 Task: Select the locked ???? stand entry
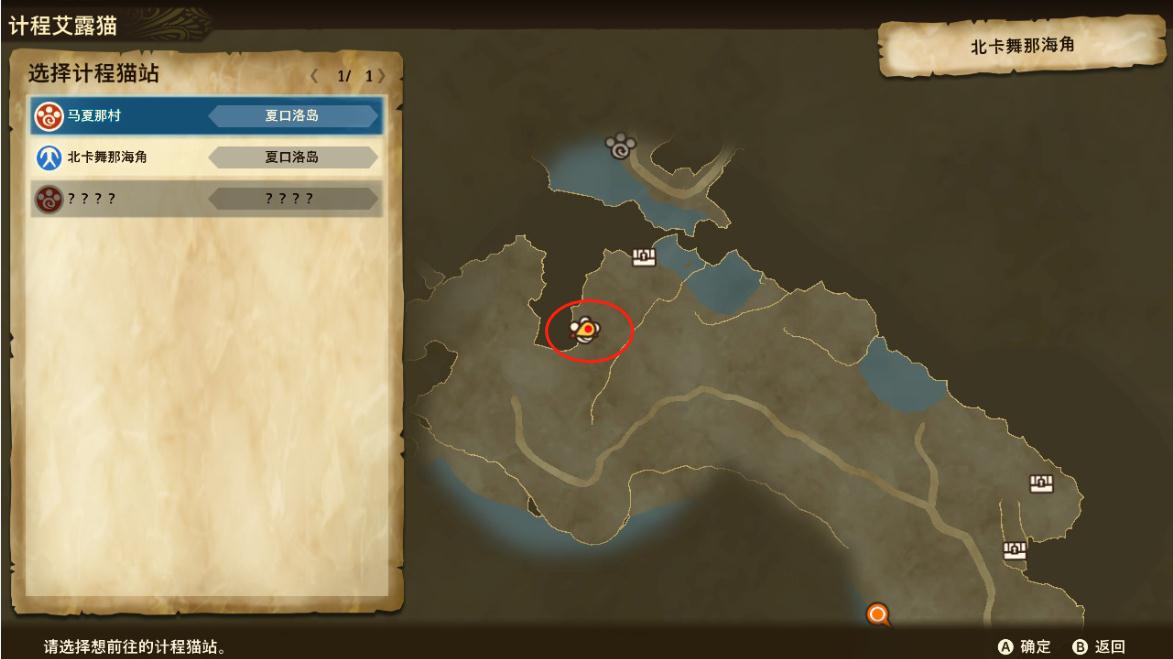(206, 199)
